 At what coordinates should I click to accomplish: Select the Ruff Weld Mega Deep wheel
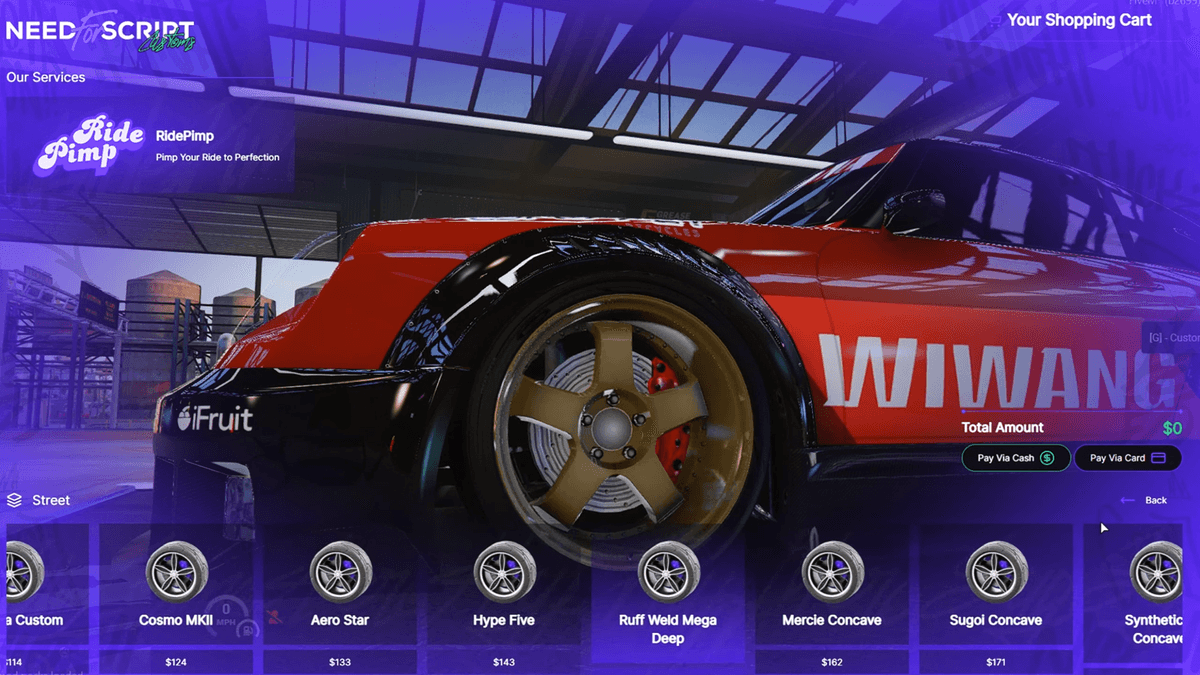click(x=668, y=592)
